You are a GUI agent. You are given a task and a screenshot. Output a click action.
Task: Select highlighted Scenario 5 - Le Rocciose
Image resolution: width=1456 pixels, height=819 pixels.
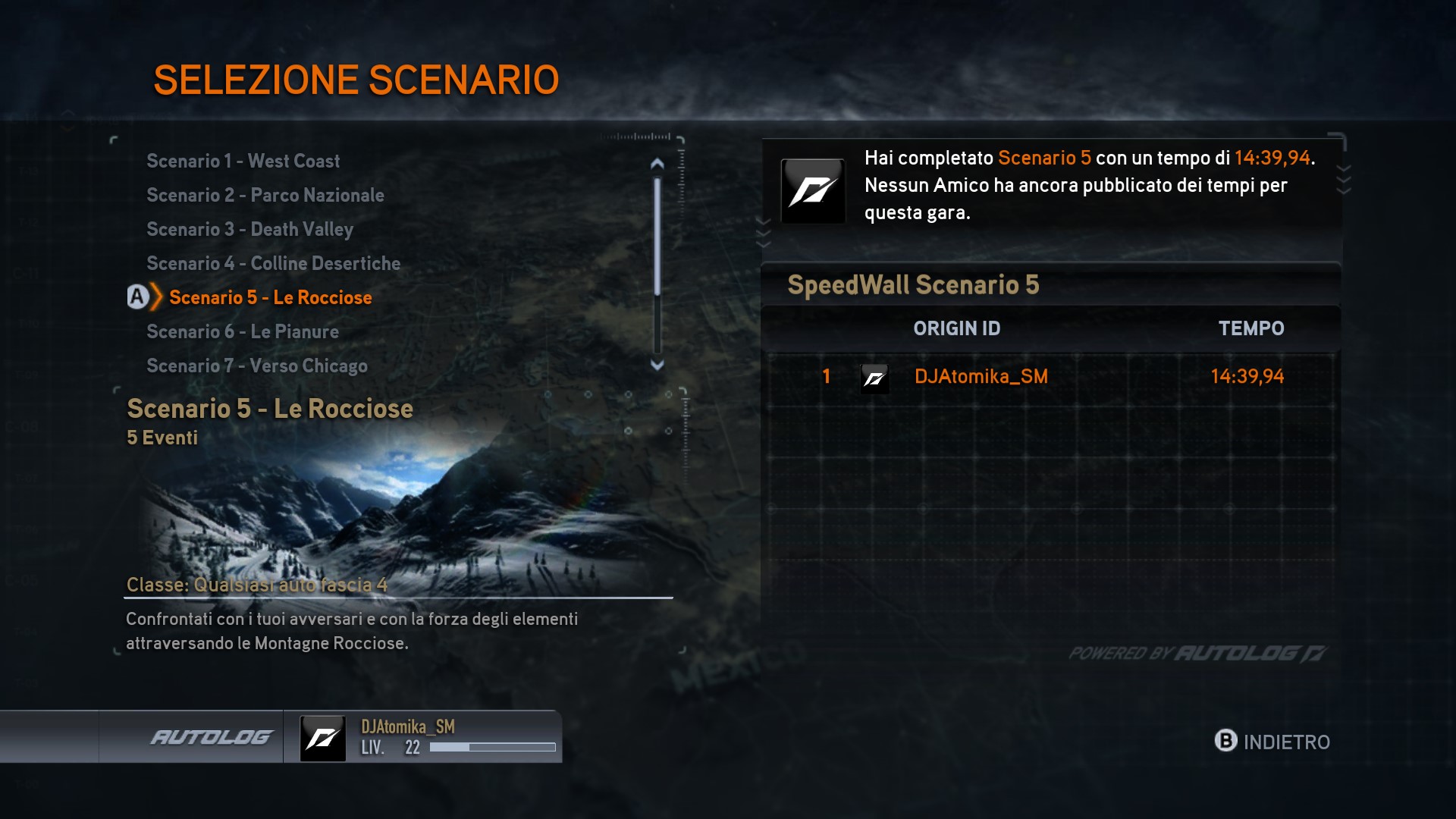point(270,297)
